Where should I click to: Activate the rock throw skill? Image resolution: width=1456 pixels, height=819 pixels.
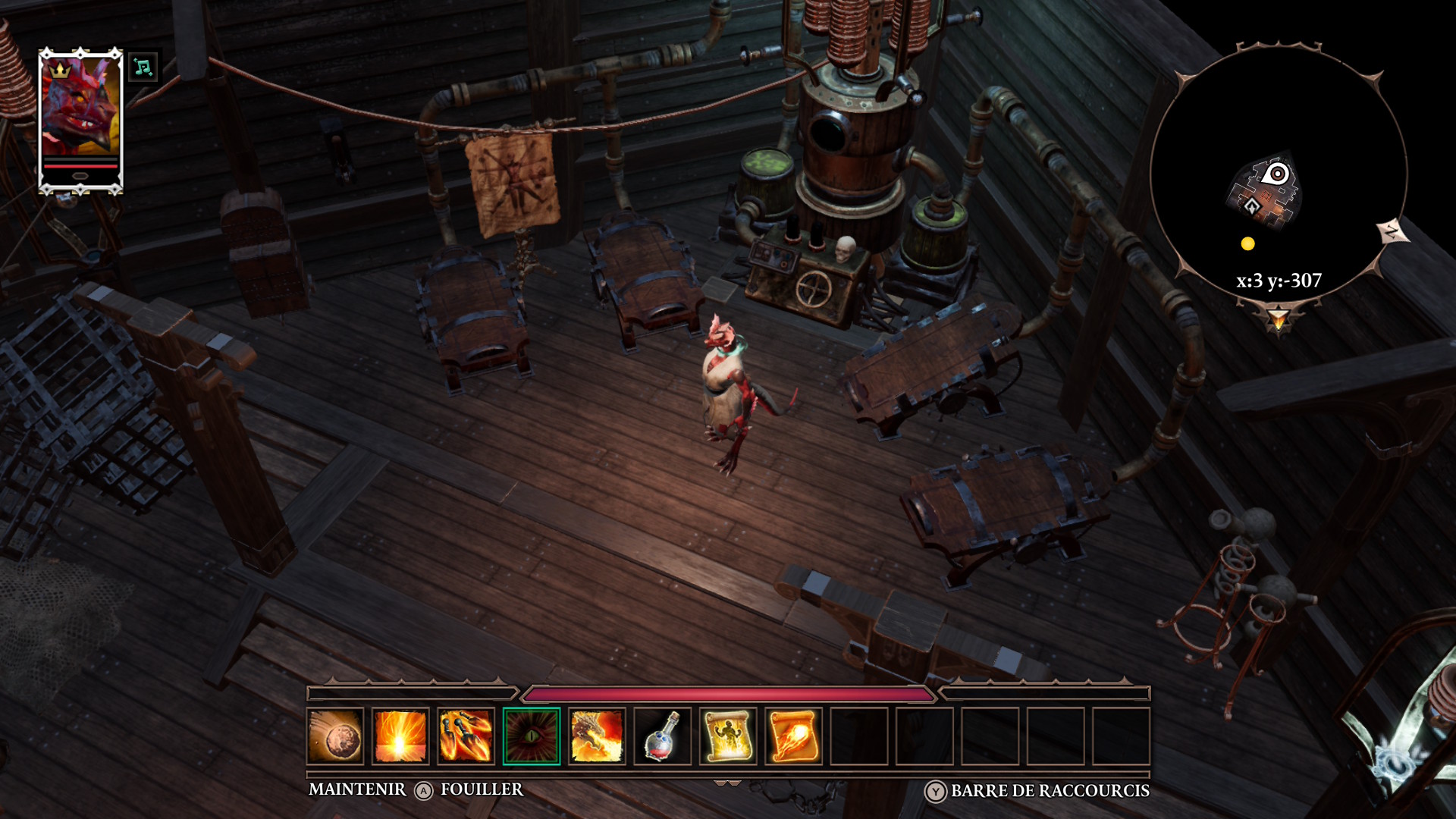tap(336, 736)
